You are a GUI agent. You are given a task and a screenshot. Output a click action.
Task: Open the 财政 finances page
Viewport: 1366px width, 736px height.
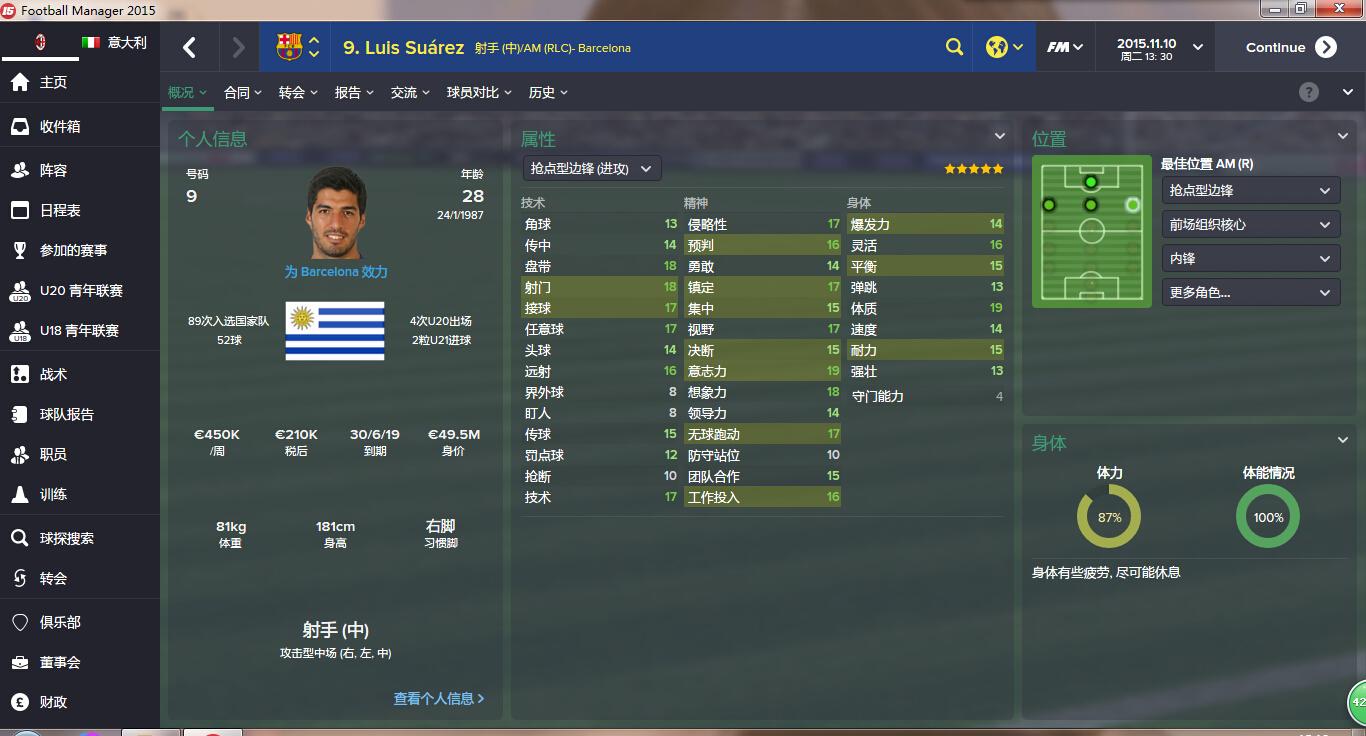[53, 702]
